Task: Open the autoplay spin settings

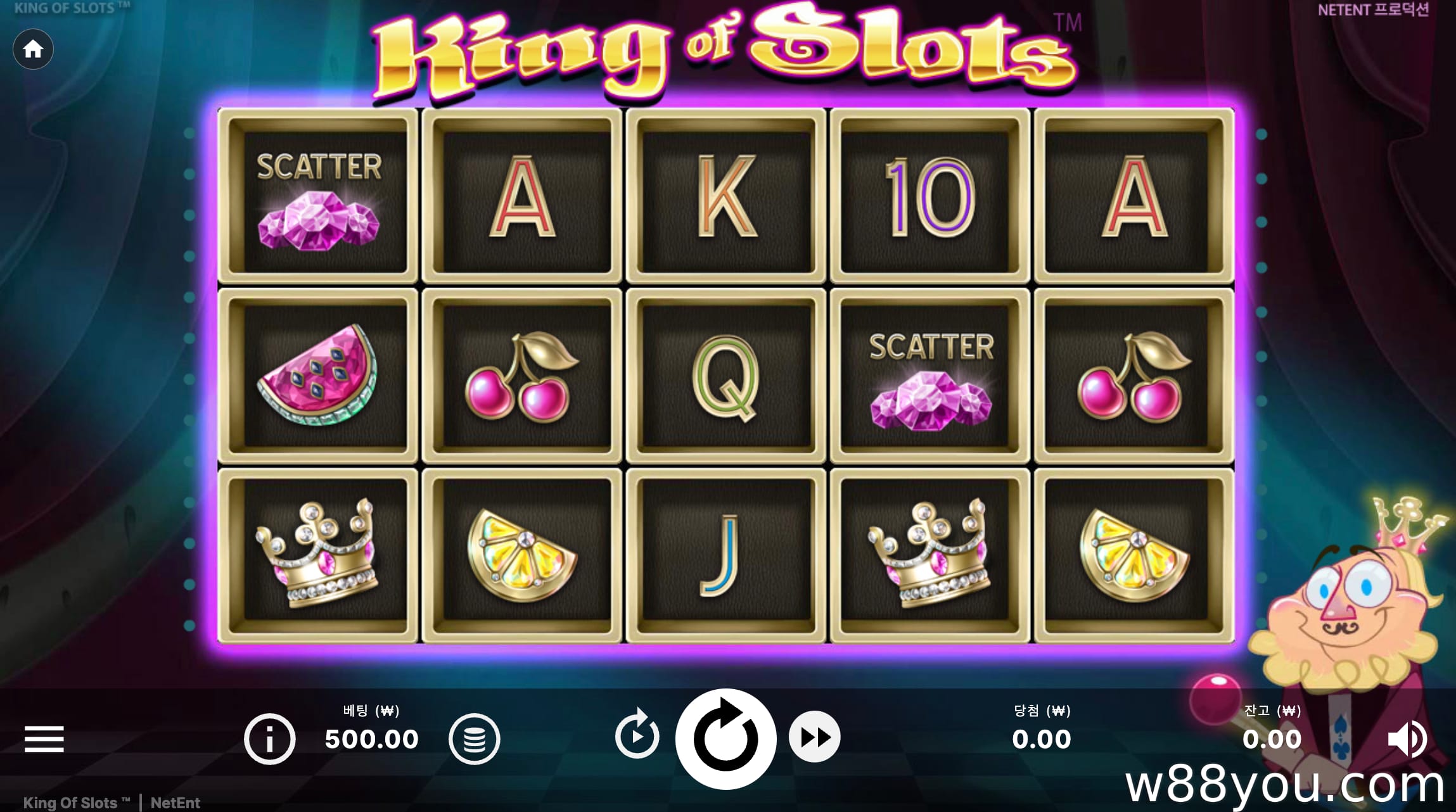Action: [x=637, y=735]
